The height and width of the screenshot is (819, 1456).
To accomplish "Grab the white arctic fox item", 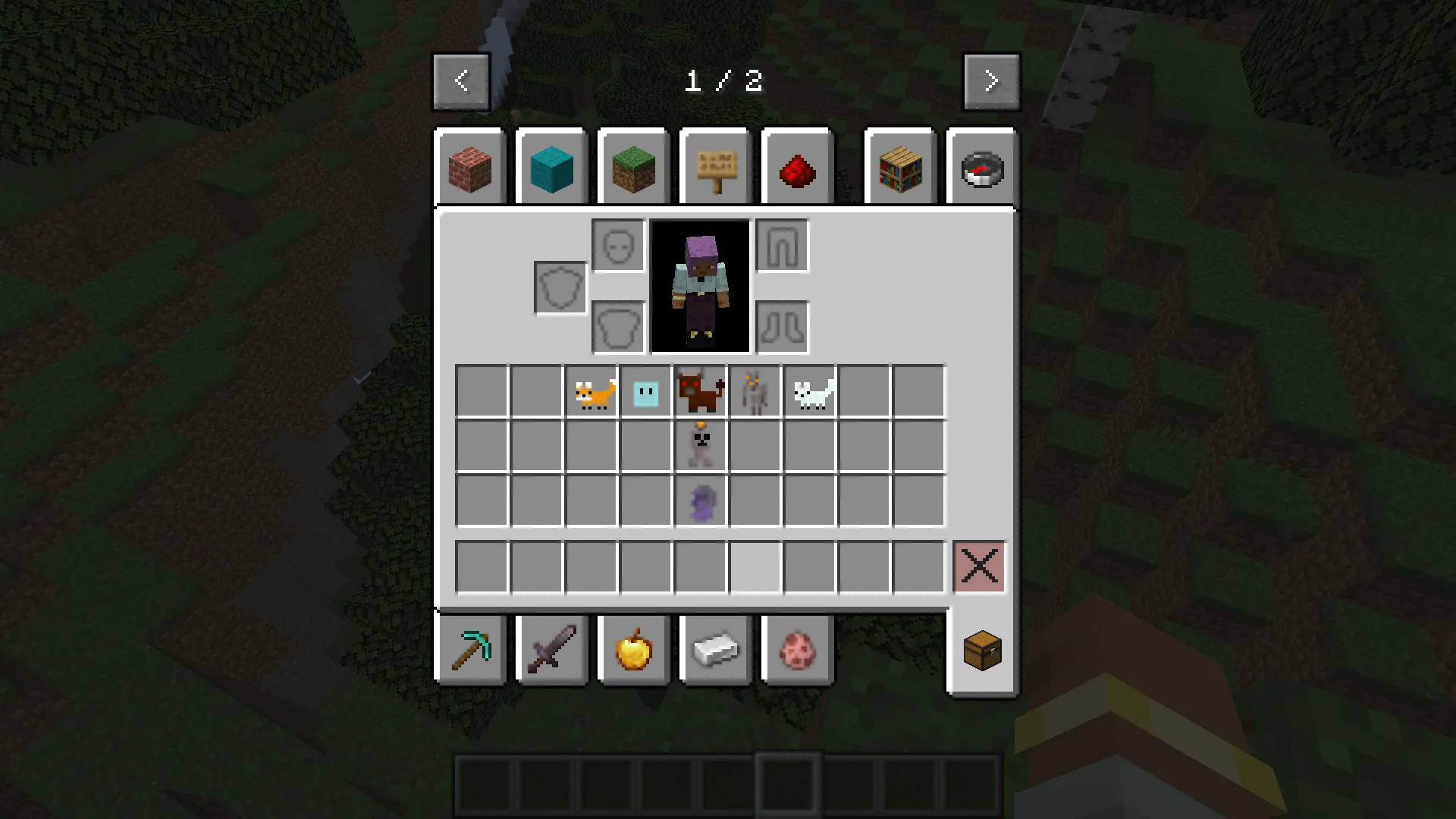I will (x=808, y=391).
